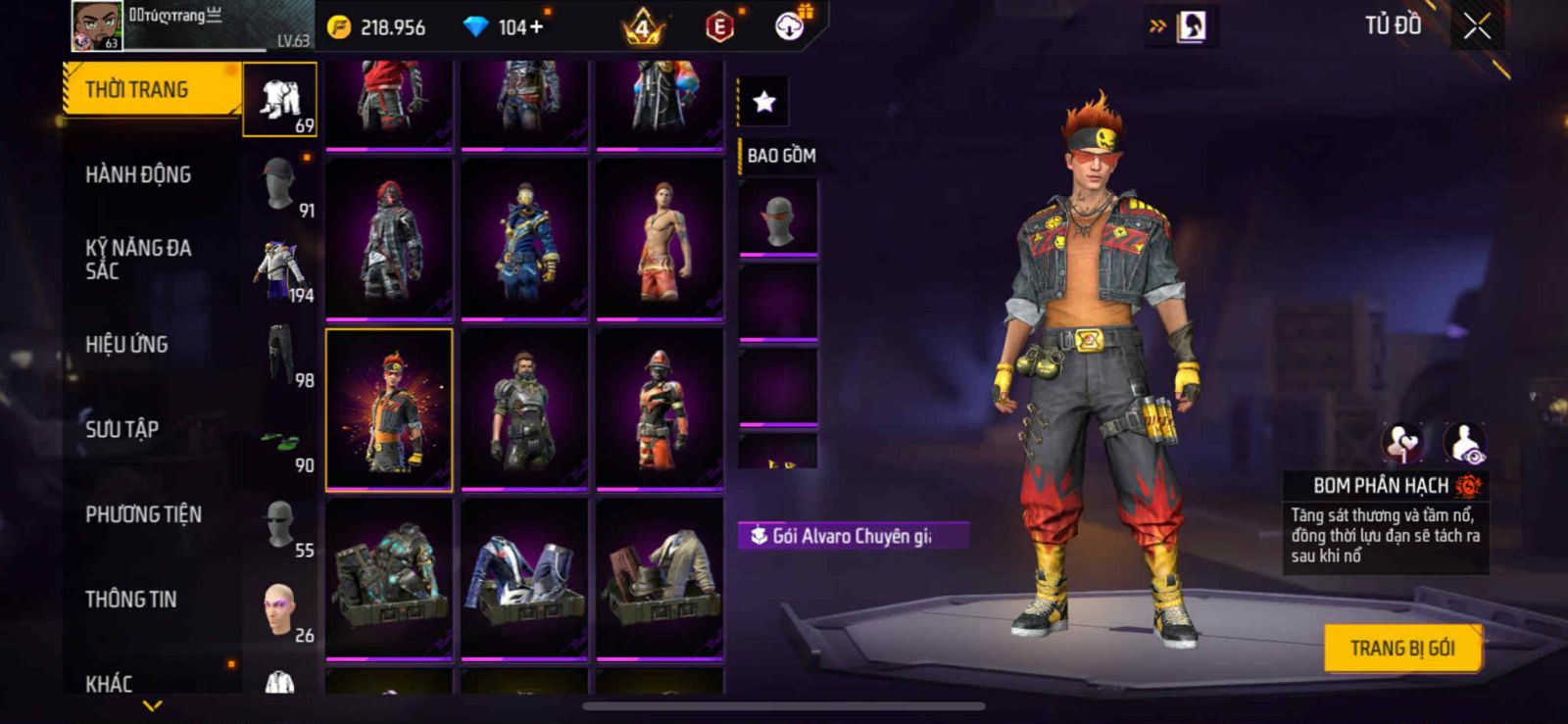Choose the full outfit set sub-tab
The width and height of the screenshot is (1568, 724).
tap(280, 100)
